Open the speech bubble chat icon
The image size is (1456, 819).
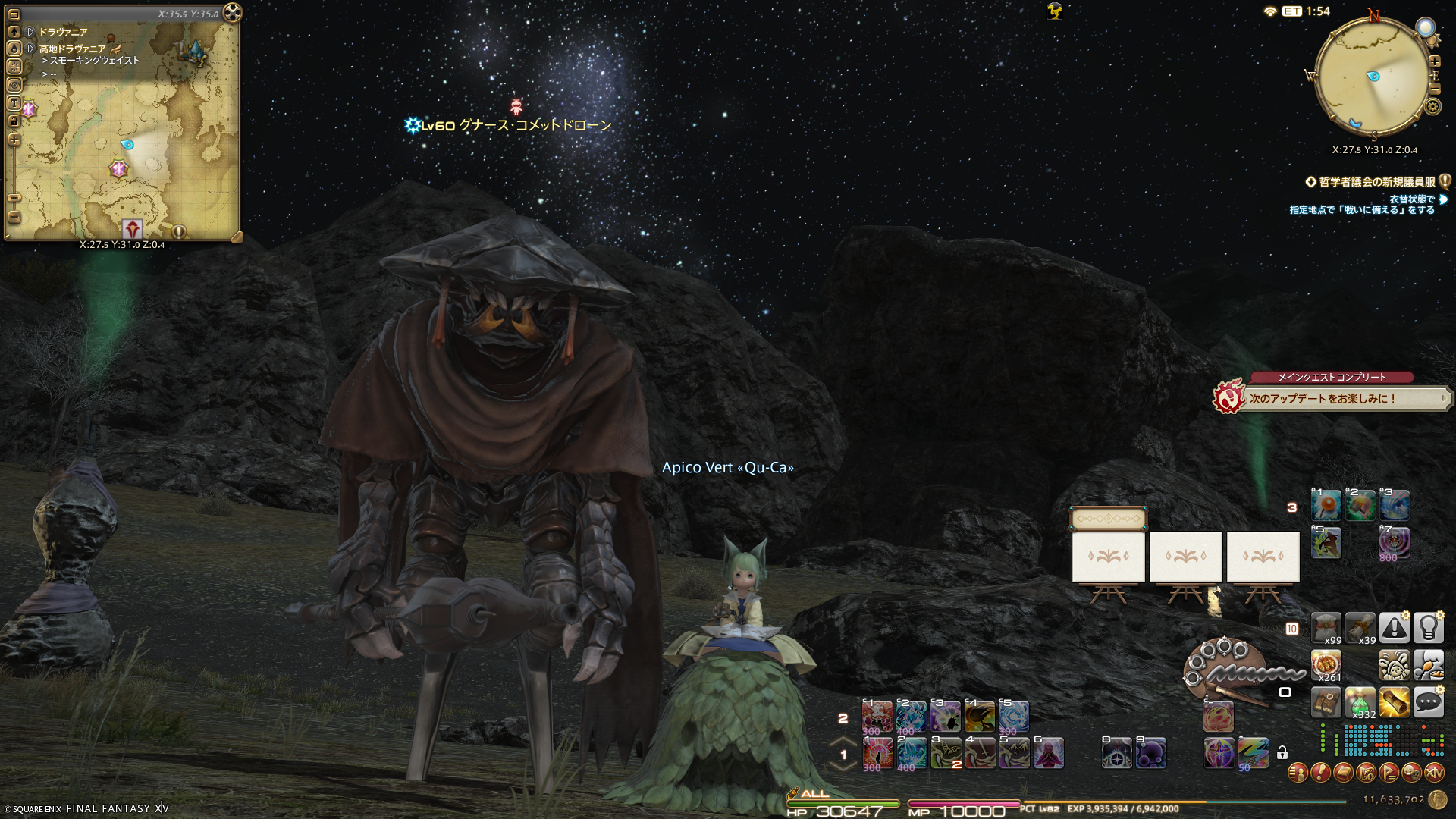pyautogui.click(x=1428, y=703)
